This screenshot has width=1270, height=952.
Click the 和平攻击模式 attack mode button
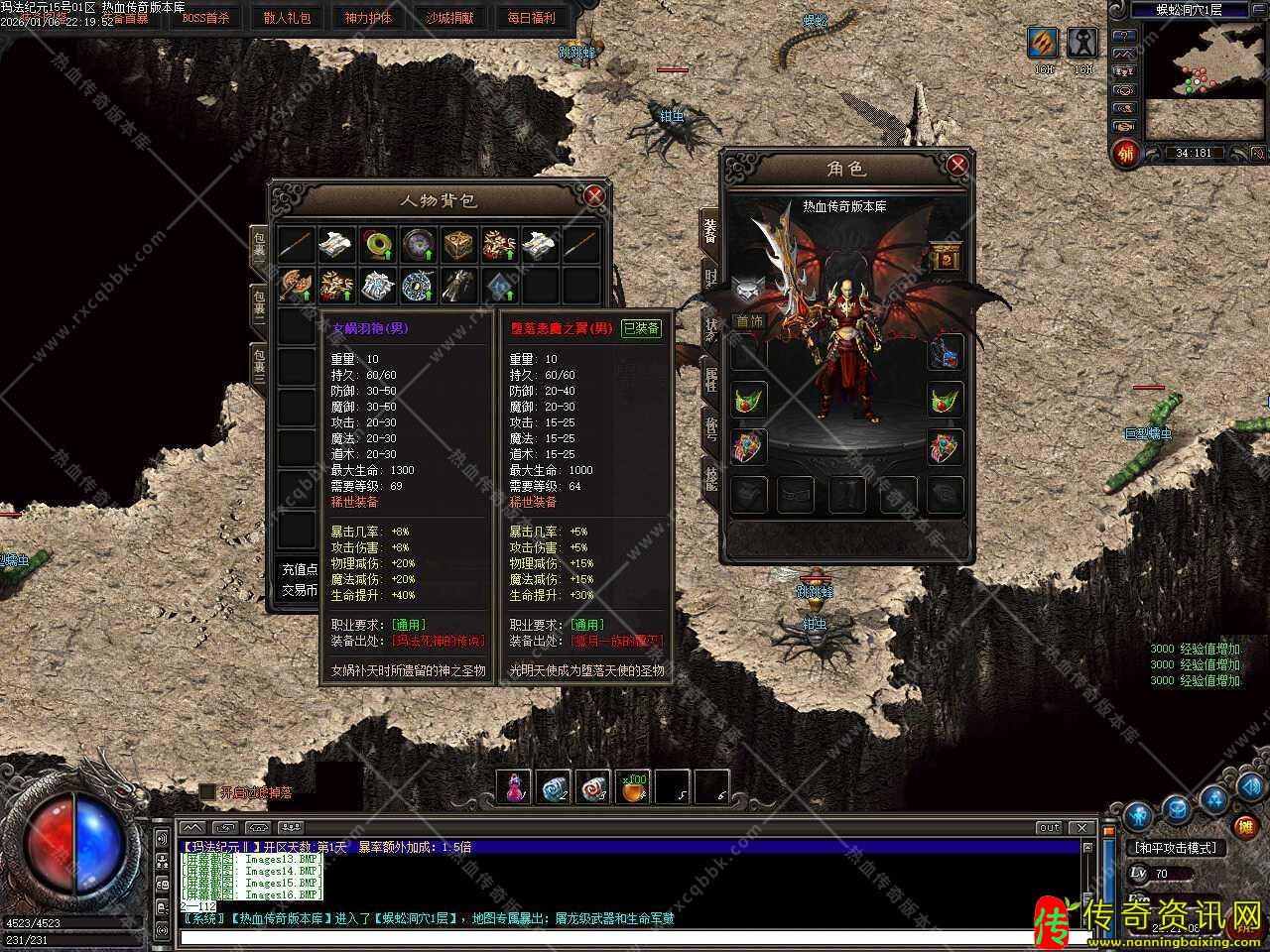click(1175, 848)
